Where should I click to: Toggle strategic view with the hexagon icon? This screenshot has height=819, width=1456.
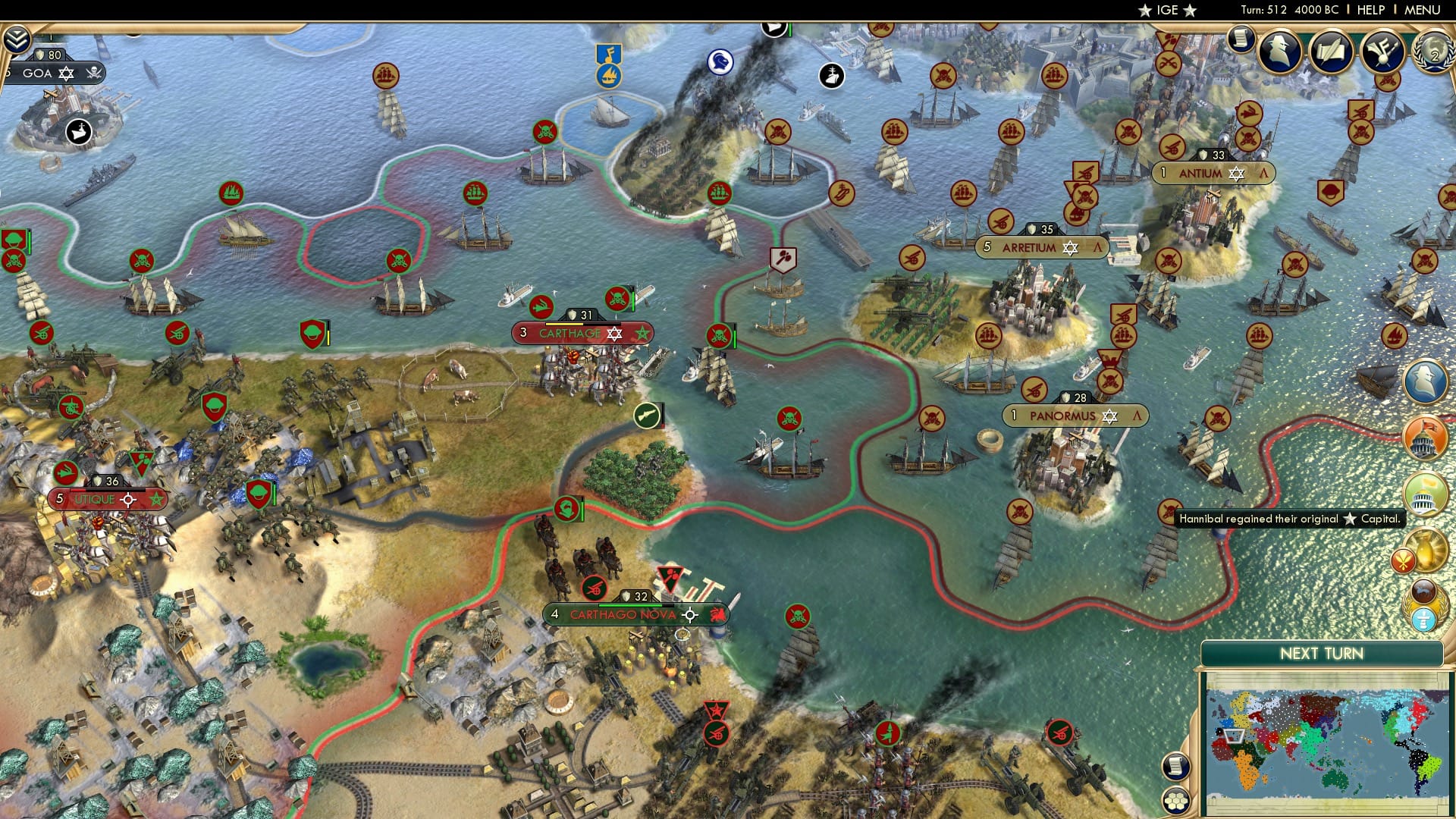(x=1177, y=802)
